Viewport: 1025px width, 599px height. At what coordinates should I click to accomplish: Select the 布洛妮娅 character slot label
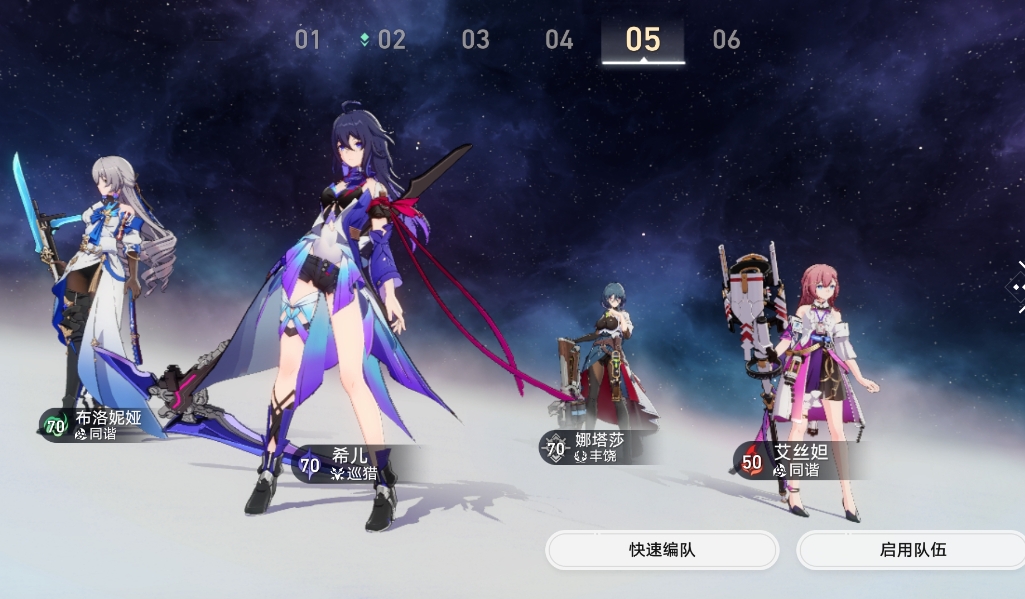pos(96,425)
